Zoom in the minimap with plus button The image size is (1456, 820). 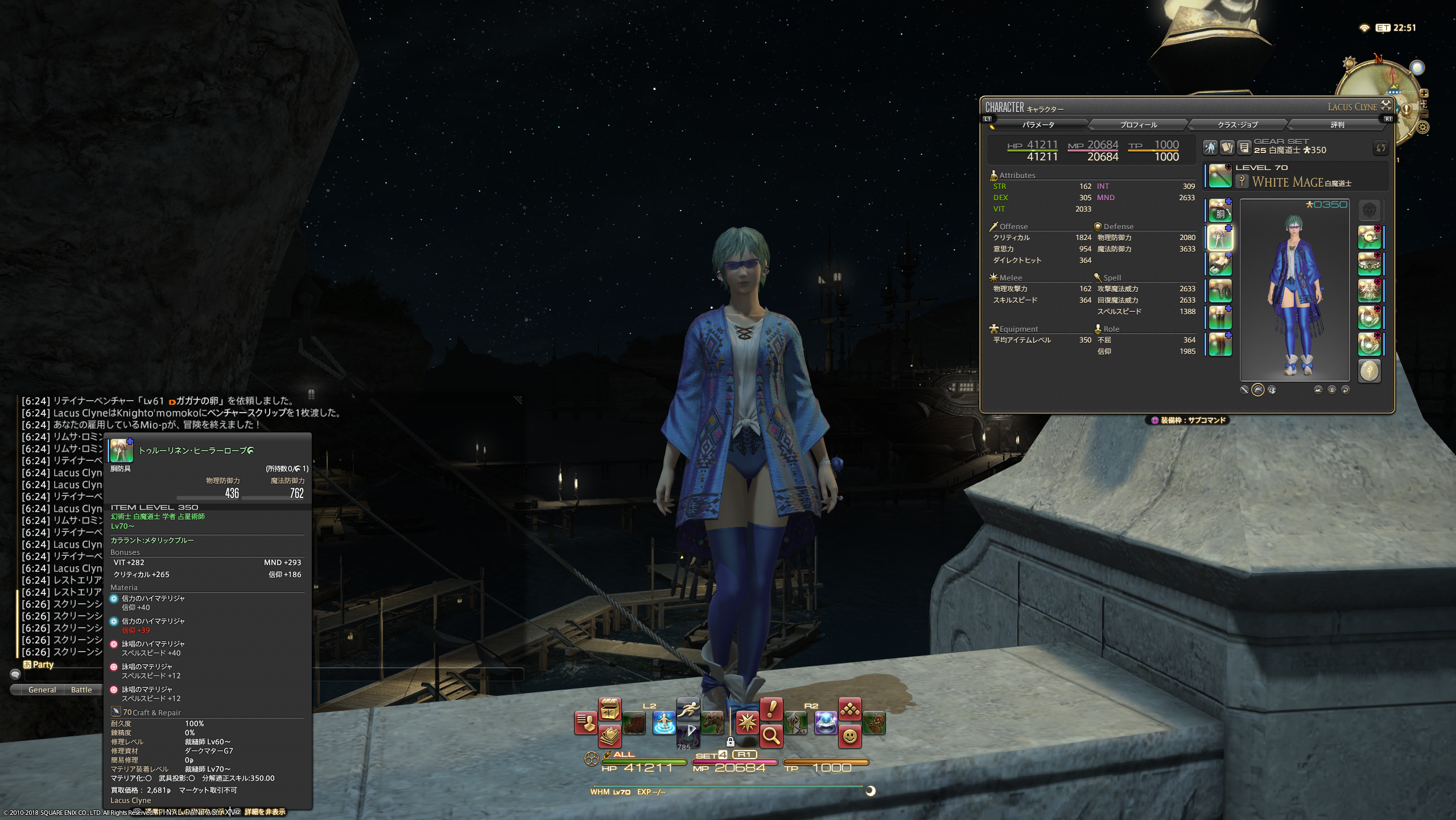1424,93
